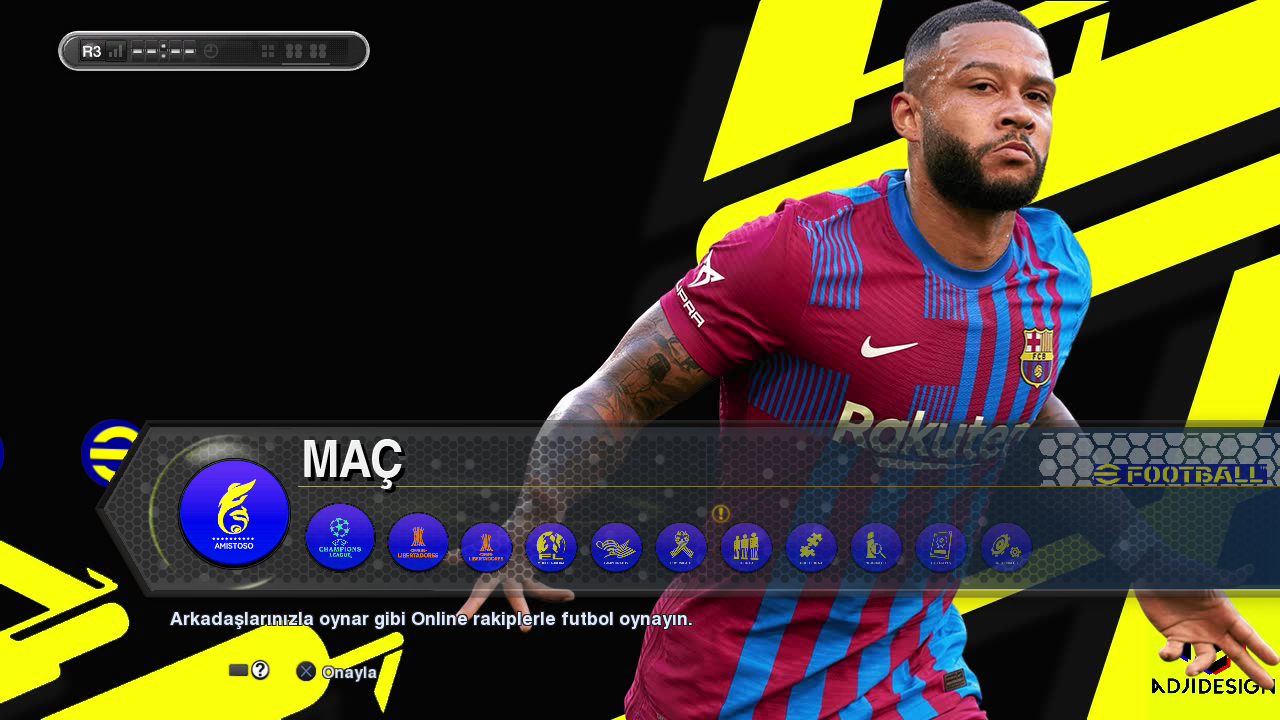Choose the FL globe icon

[551, 548]
